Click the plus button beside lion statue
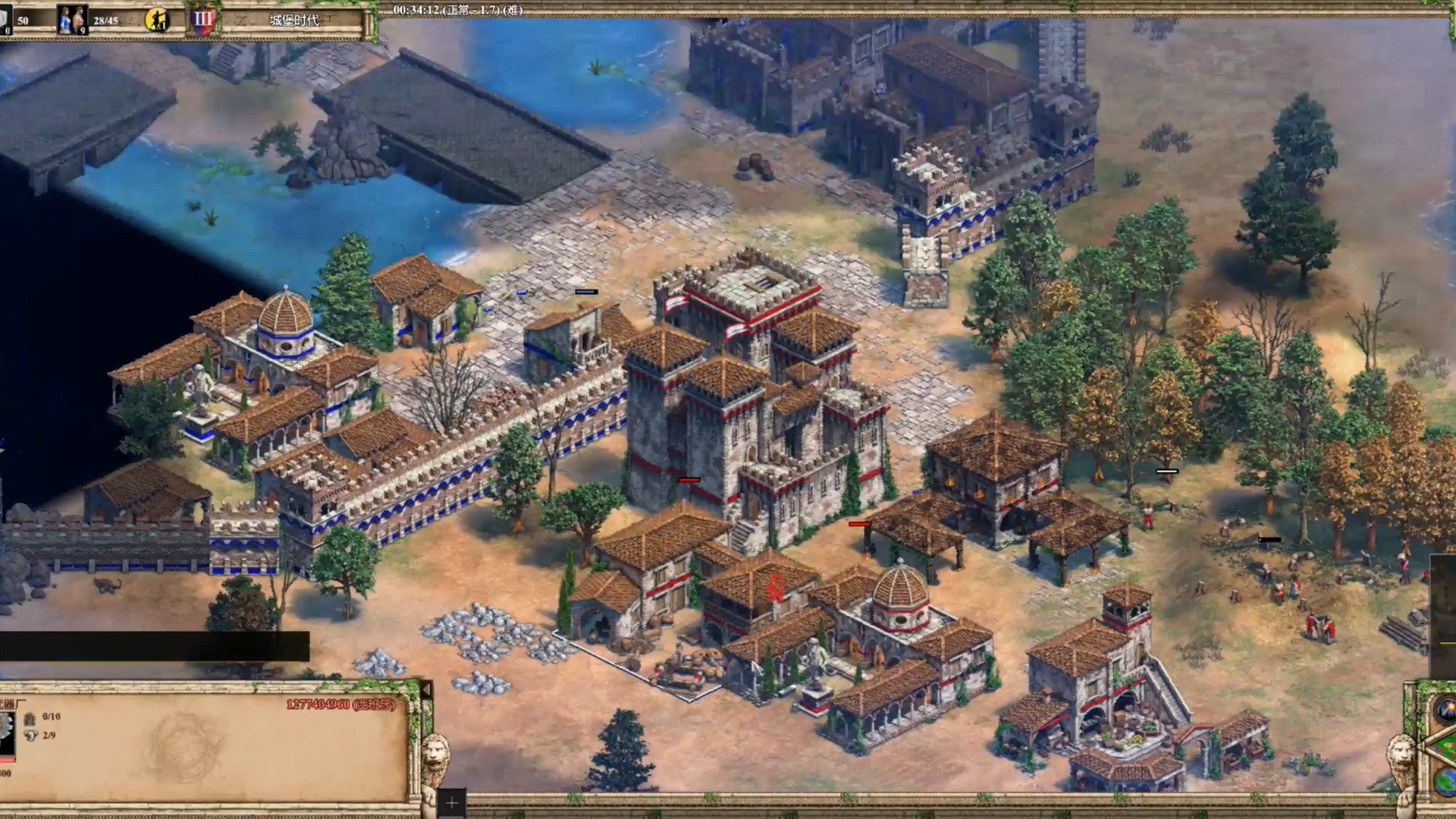The width and height of the screenshot is (1456, 819). (451, 802)
